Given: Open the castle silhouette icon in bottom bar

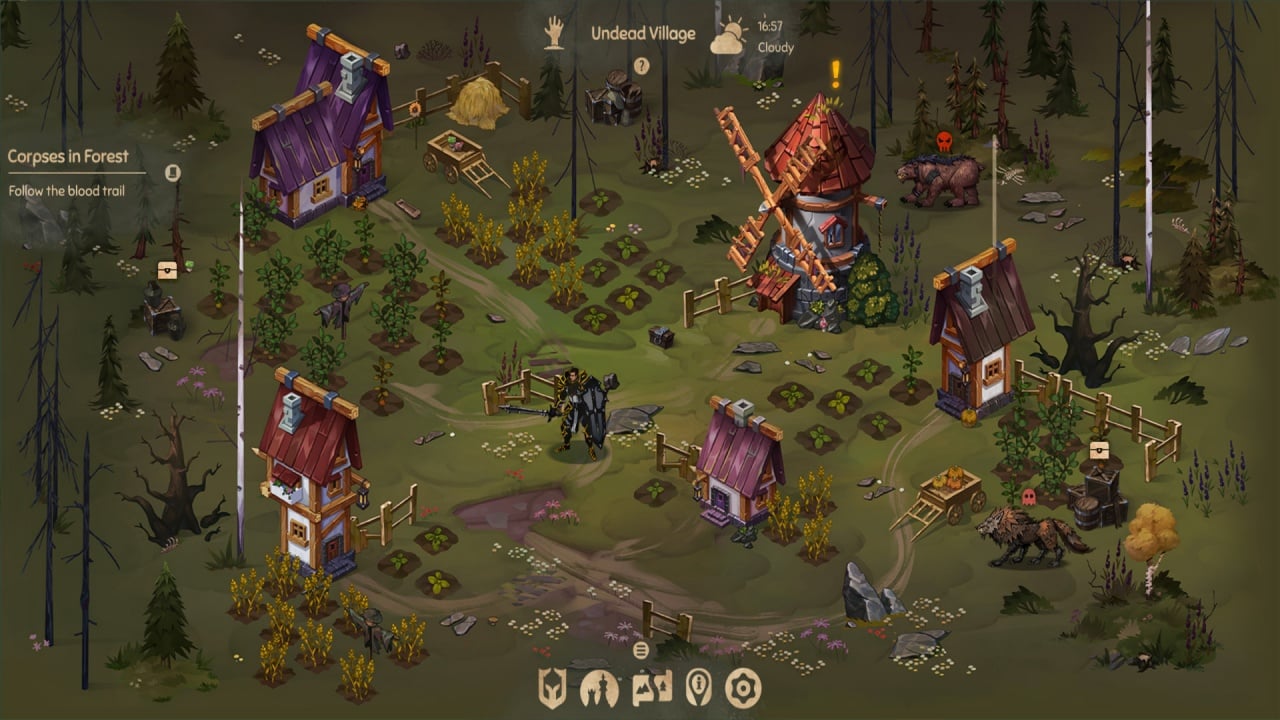Looking at the screenshot, I should (x=599, y=688).
